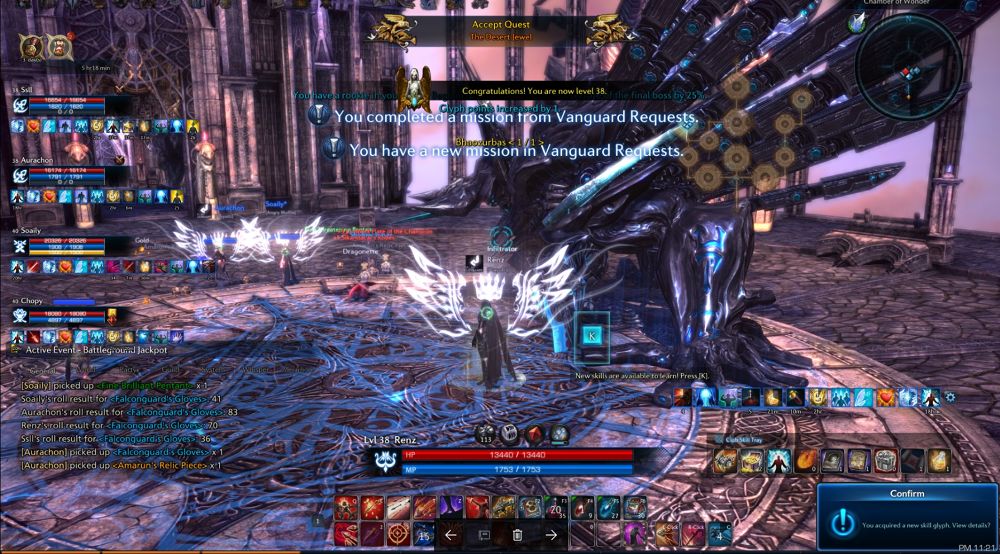Image resolution: width=1000 pixels, height=554 pixels.
Task: Click the left arrow on the overlay bar
Action: coord(451,535)
